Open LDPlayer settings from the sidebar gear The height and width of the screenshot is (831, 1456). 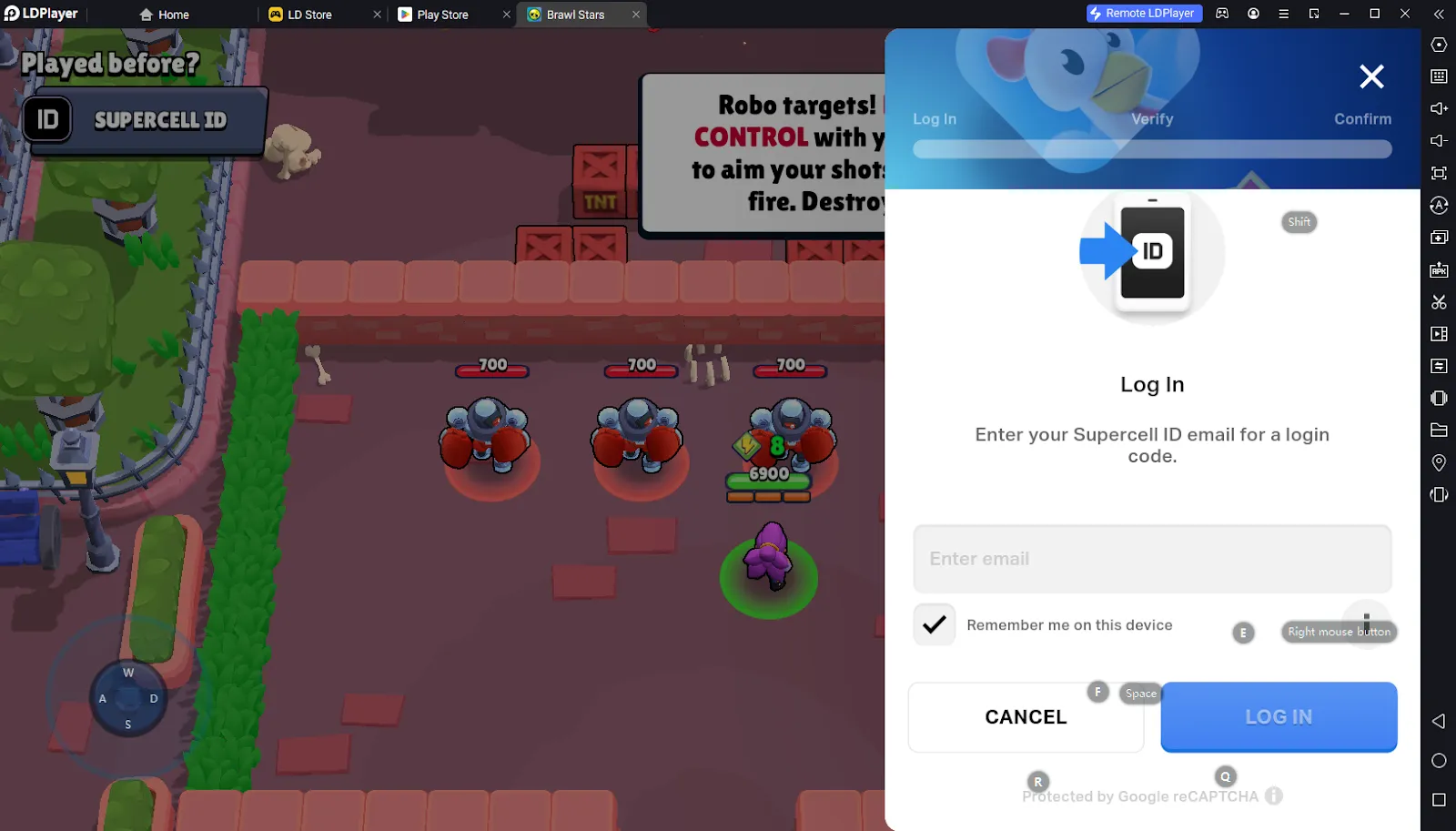coord(1439,44)
